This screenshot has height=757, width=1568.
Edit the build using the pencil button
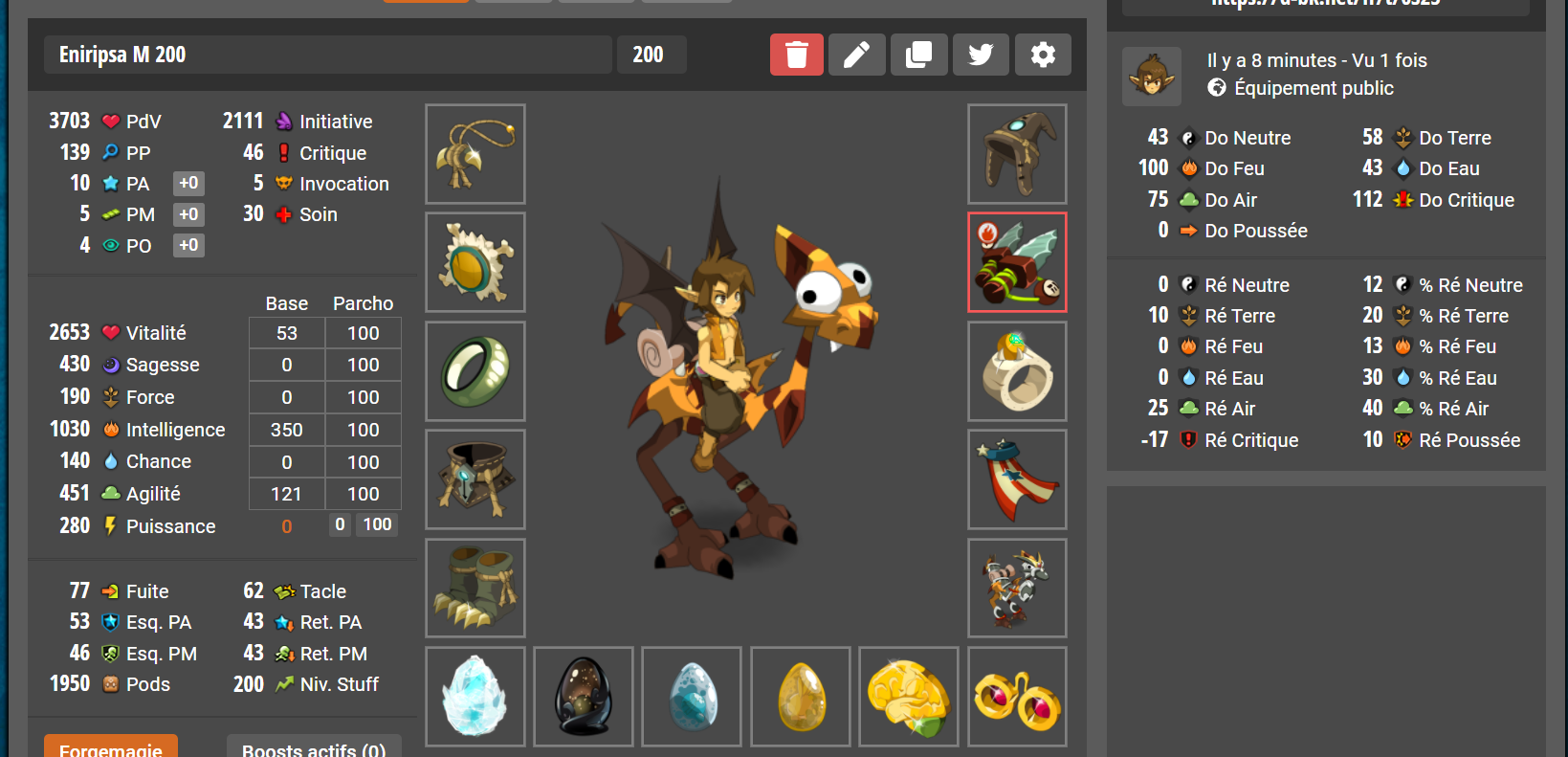pos(856,55)
